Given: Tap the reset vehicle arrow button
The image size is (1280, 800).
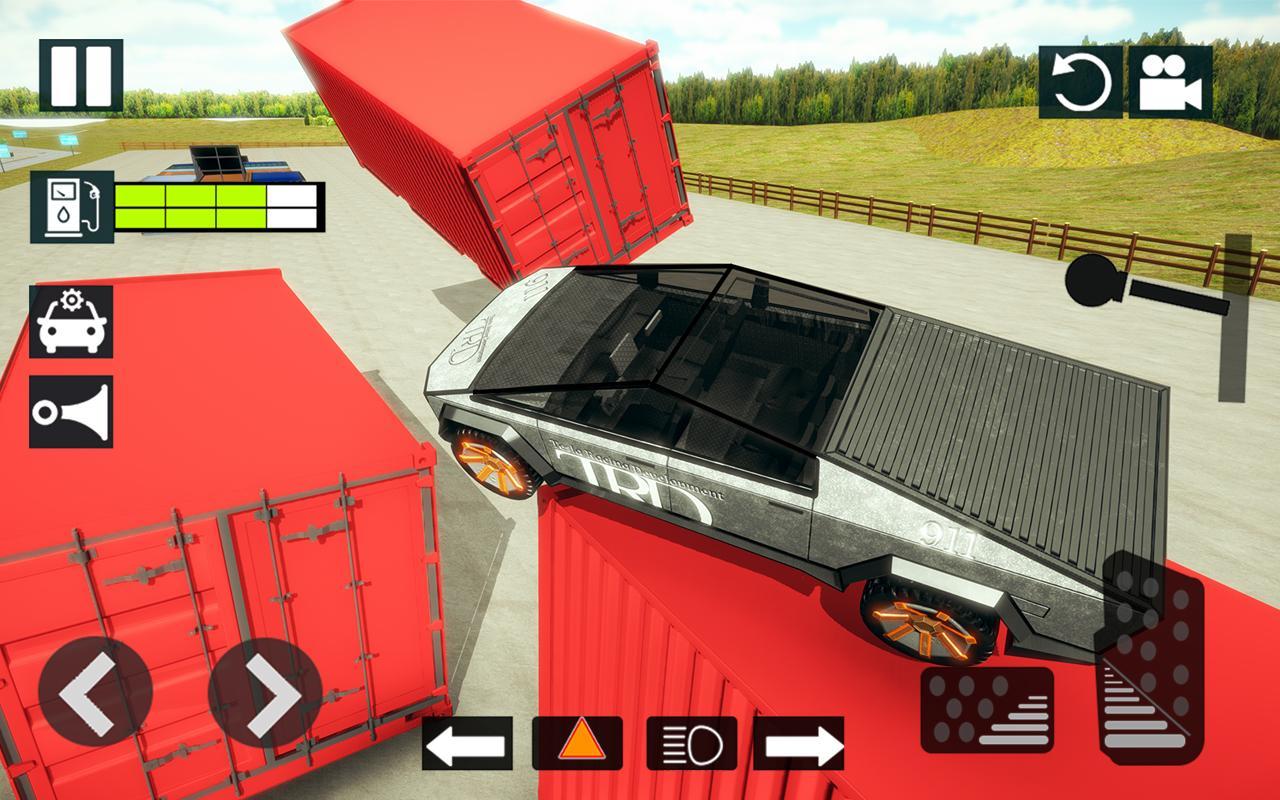Looking at the screenshot, I should point(1080,82).
